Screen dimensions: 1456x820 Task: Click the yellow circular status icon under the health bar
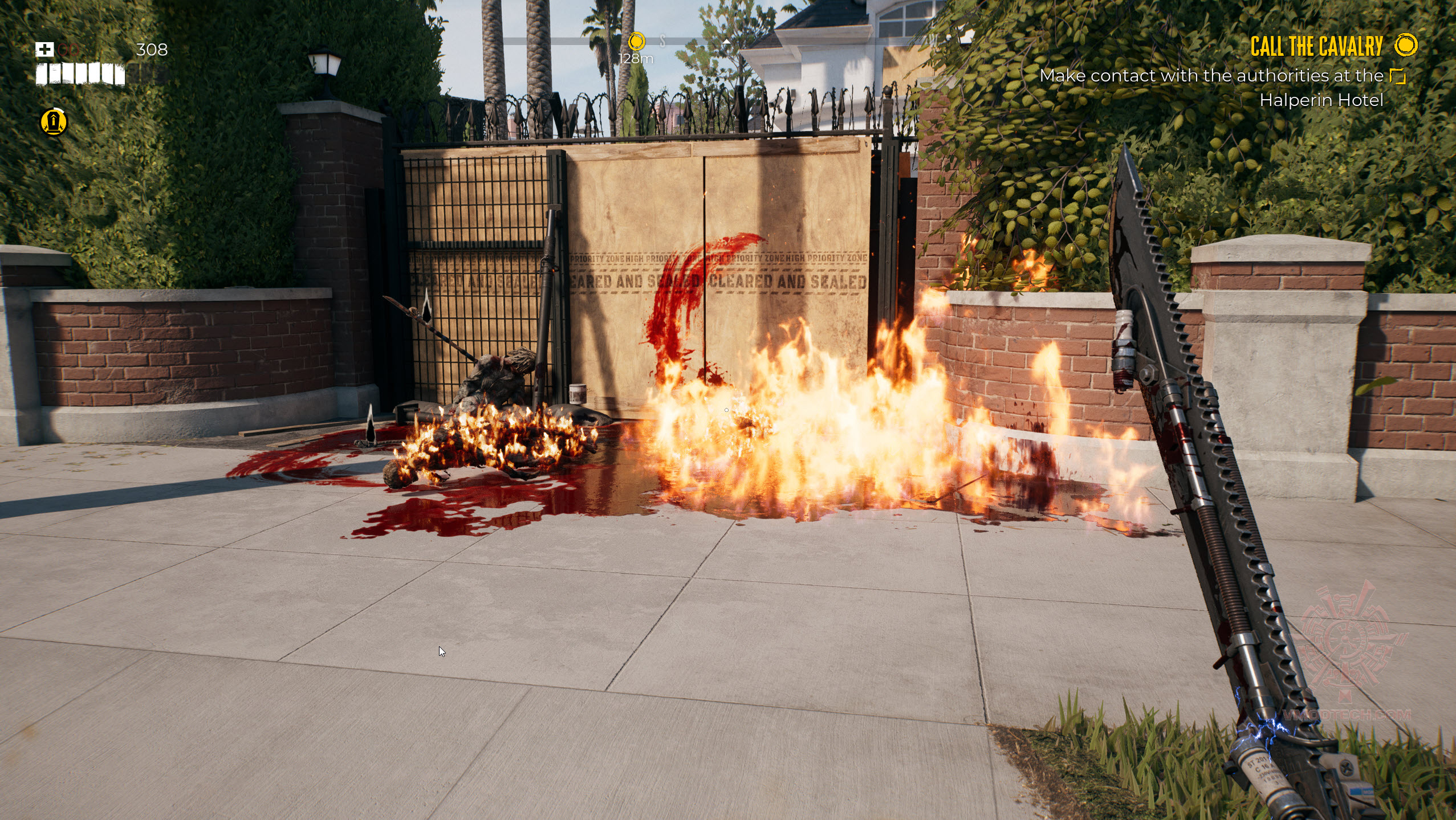tap(54, 122)
